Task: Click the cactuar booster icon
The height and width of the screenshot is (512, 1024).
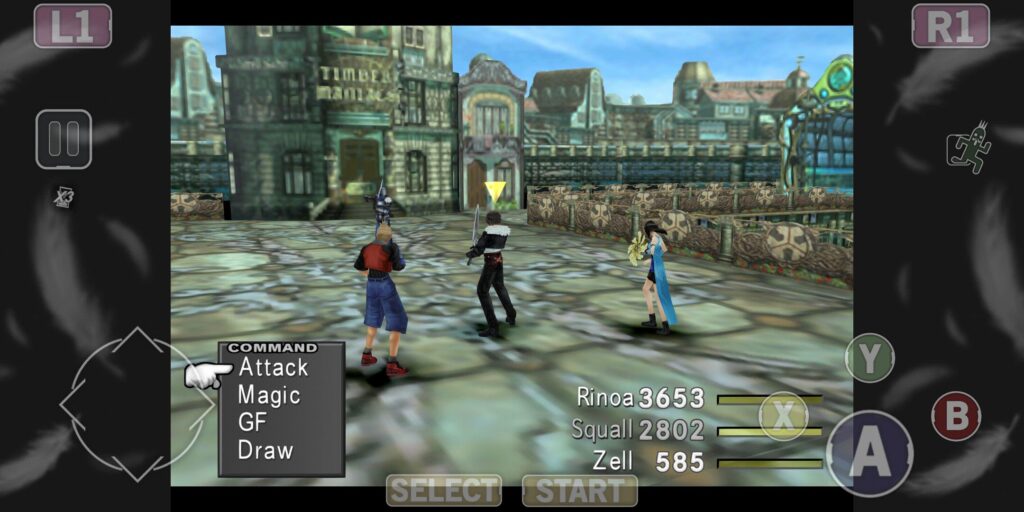Action: click(968, 149)
